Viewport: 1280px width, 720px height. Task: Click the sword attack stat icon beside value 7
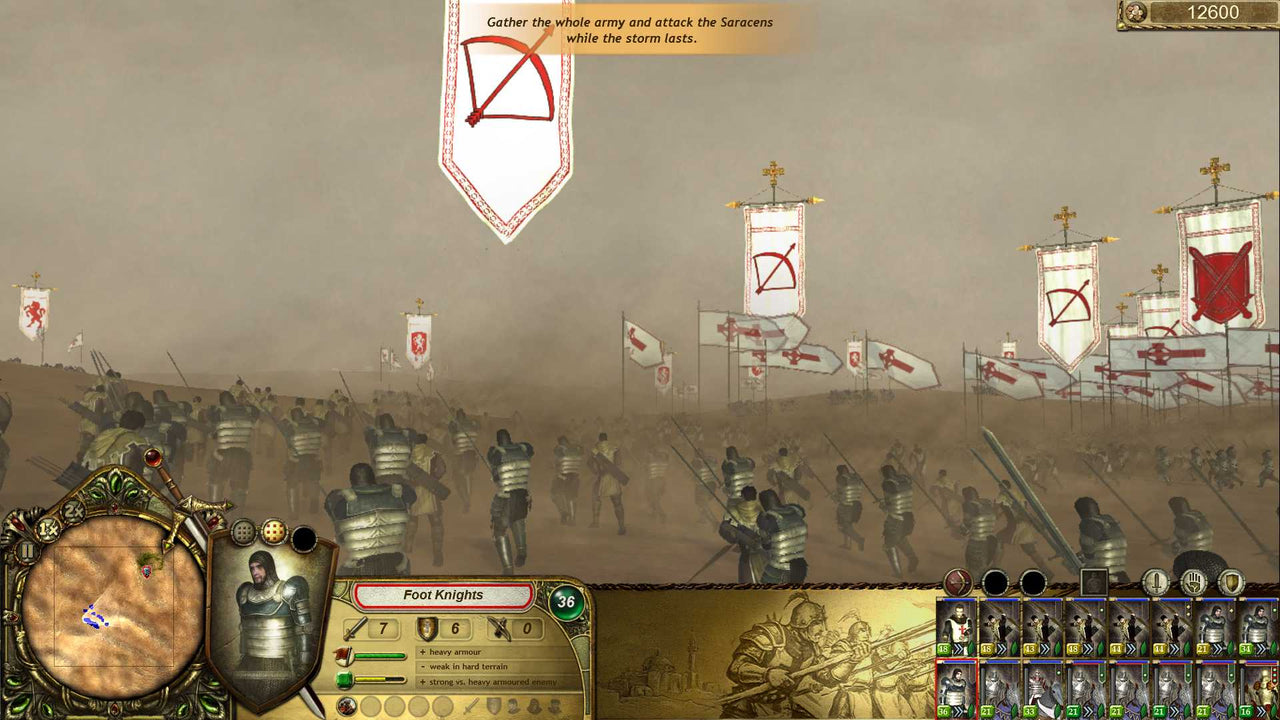pos(354,629)
